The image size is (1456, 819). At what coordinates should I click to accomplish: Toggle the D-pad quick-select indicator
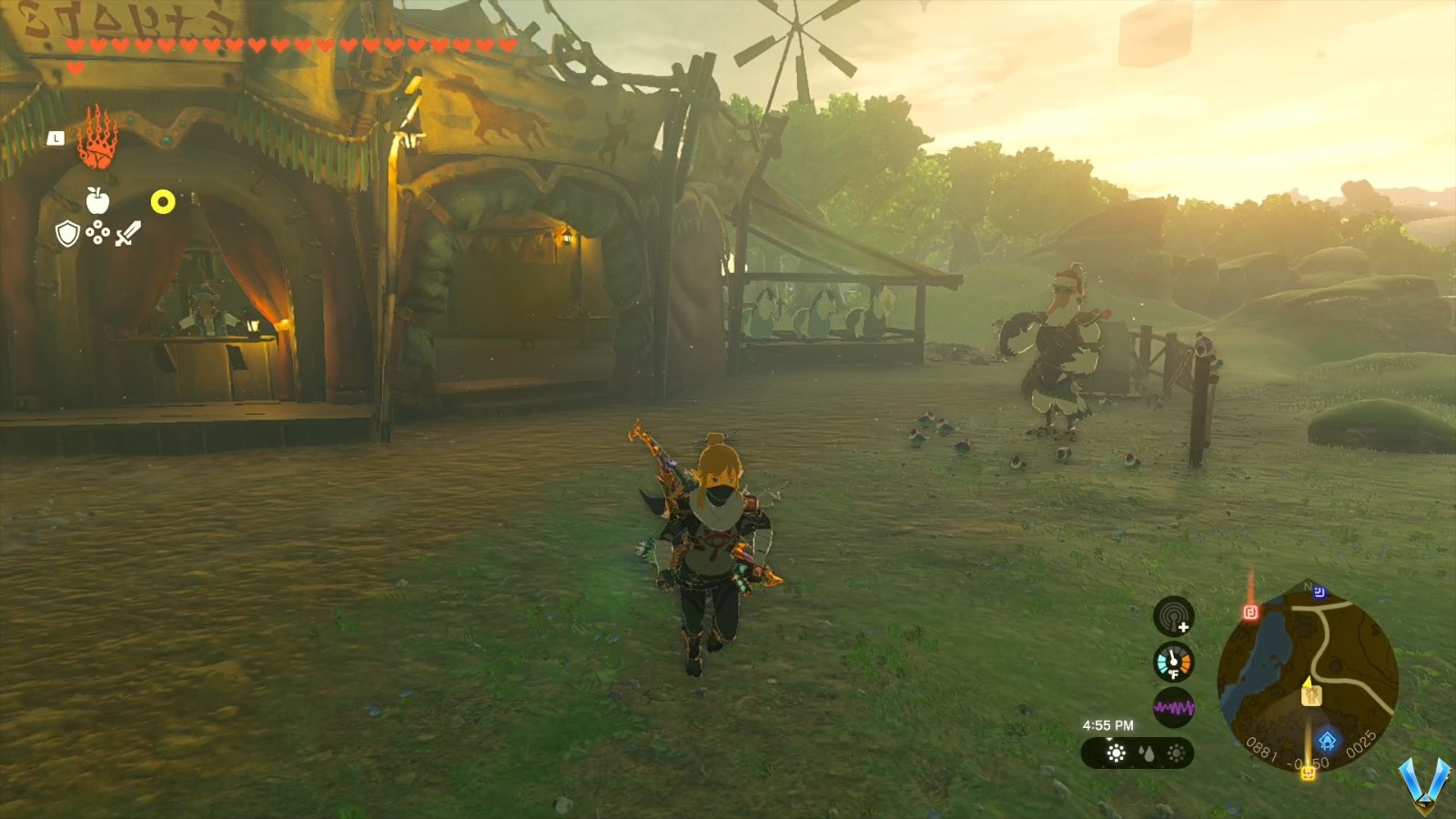(x=98, y=232)
